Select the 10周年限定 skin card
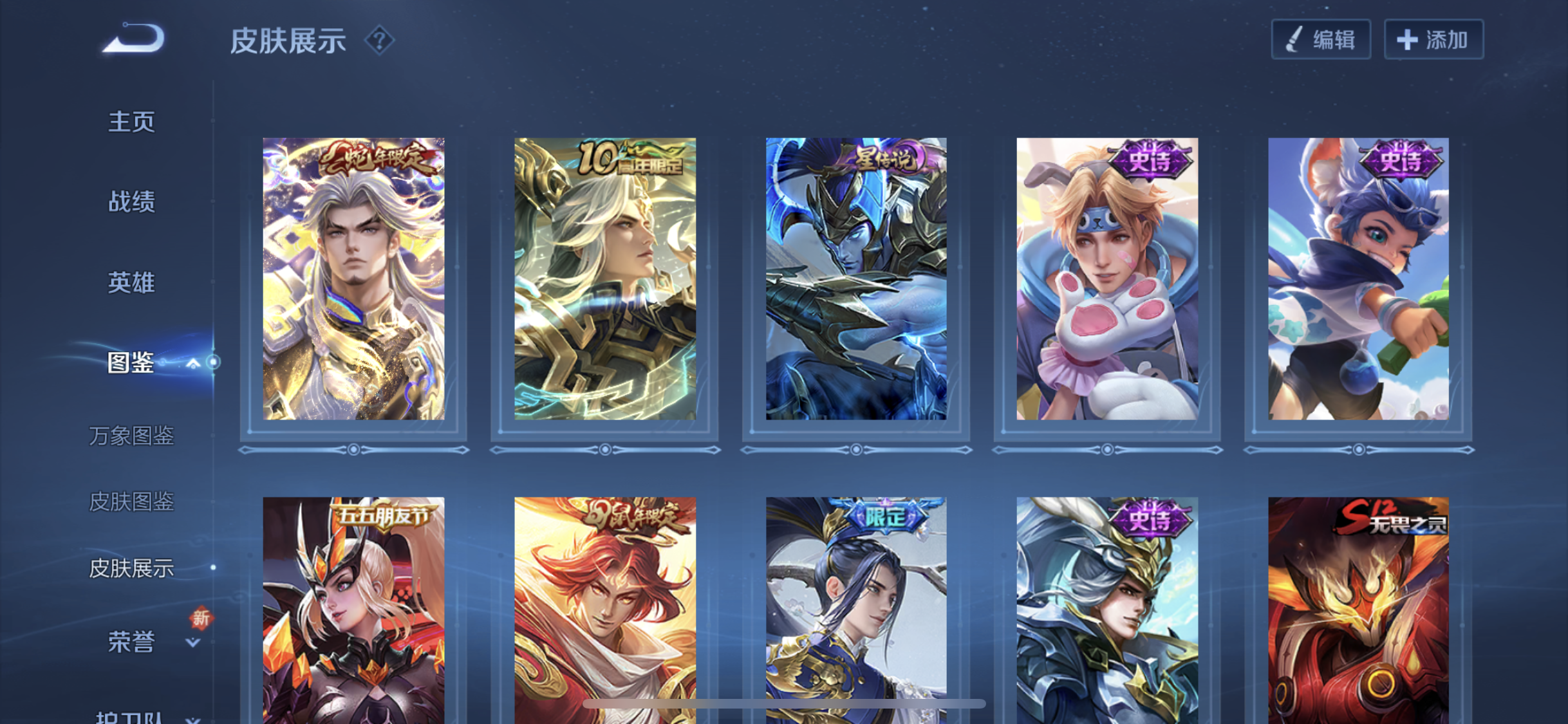The width and height of the screenshot is (1568, 724). coord(604,279)
